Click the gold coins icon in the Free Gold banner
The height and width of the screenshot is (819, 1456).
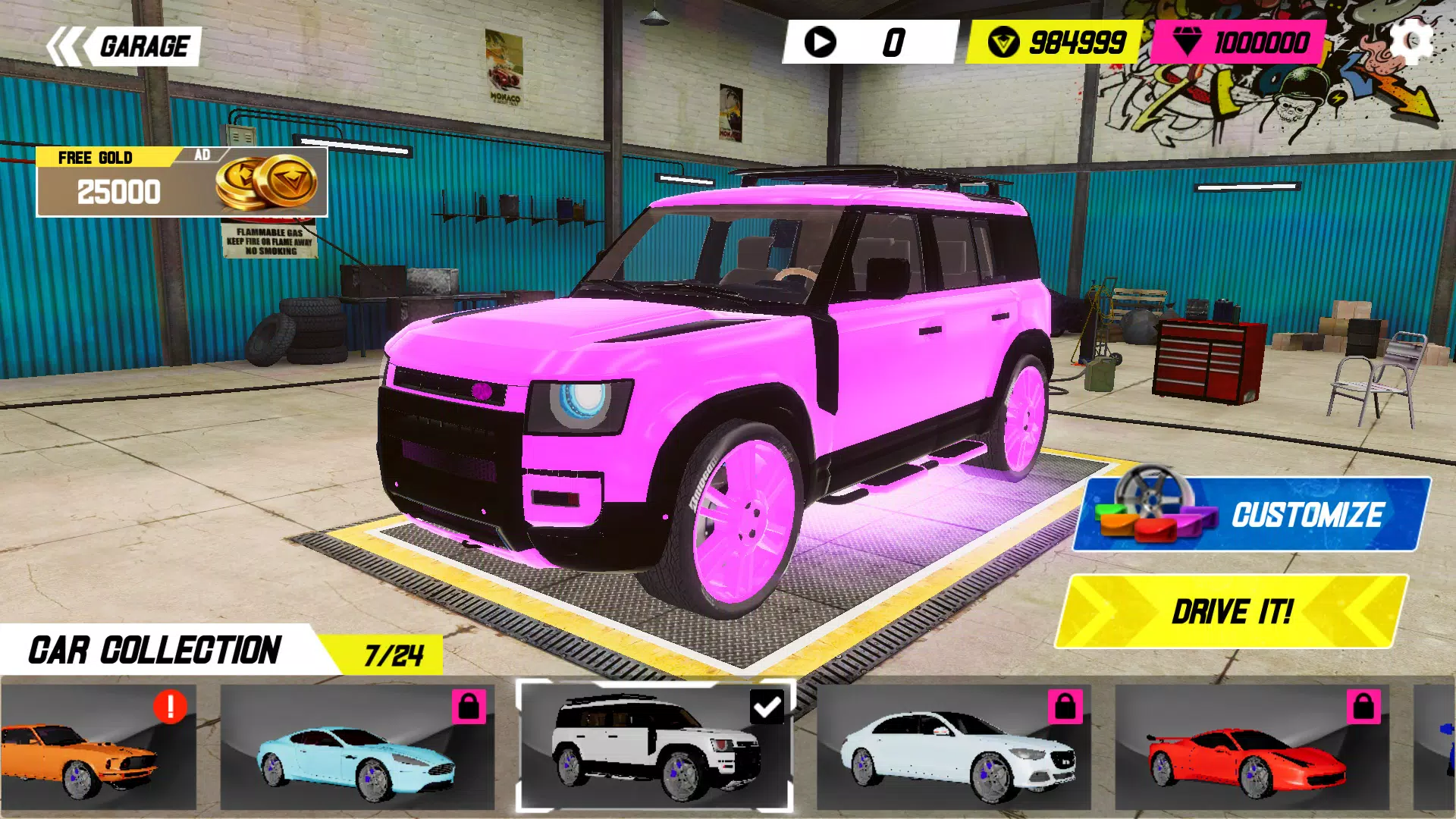(x=269, y=184)
